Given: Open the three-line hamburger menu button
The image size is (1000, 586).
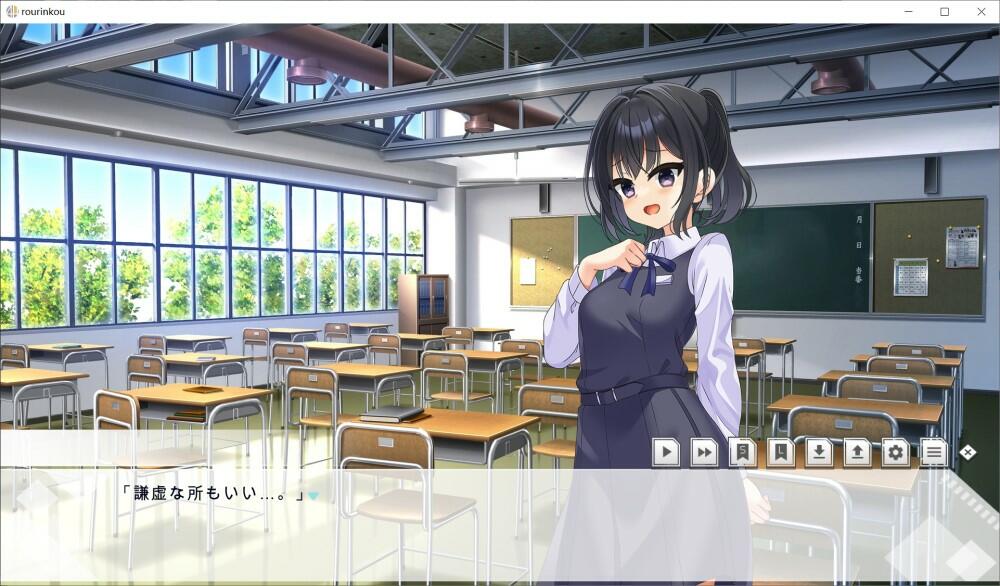Looking at the screenshot, I should click(933, 452).
